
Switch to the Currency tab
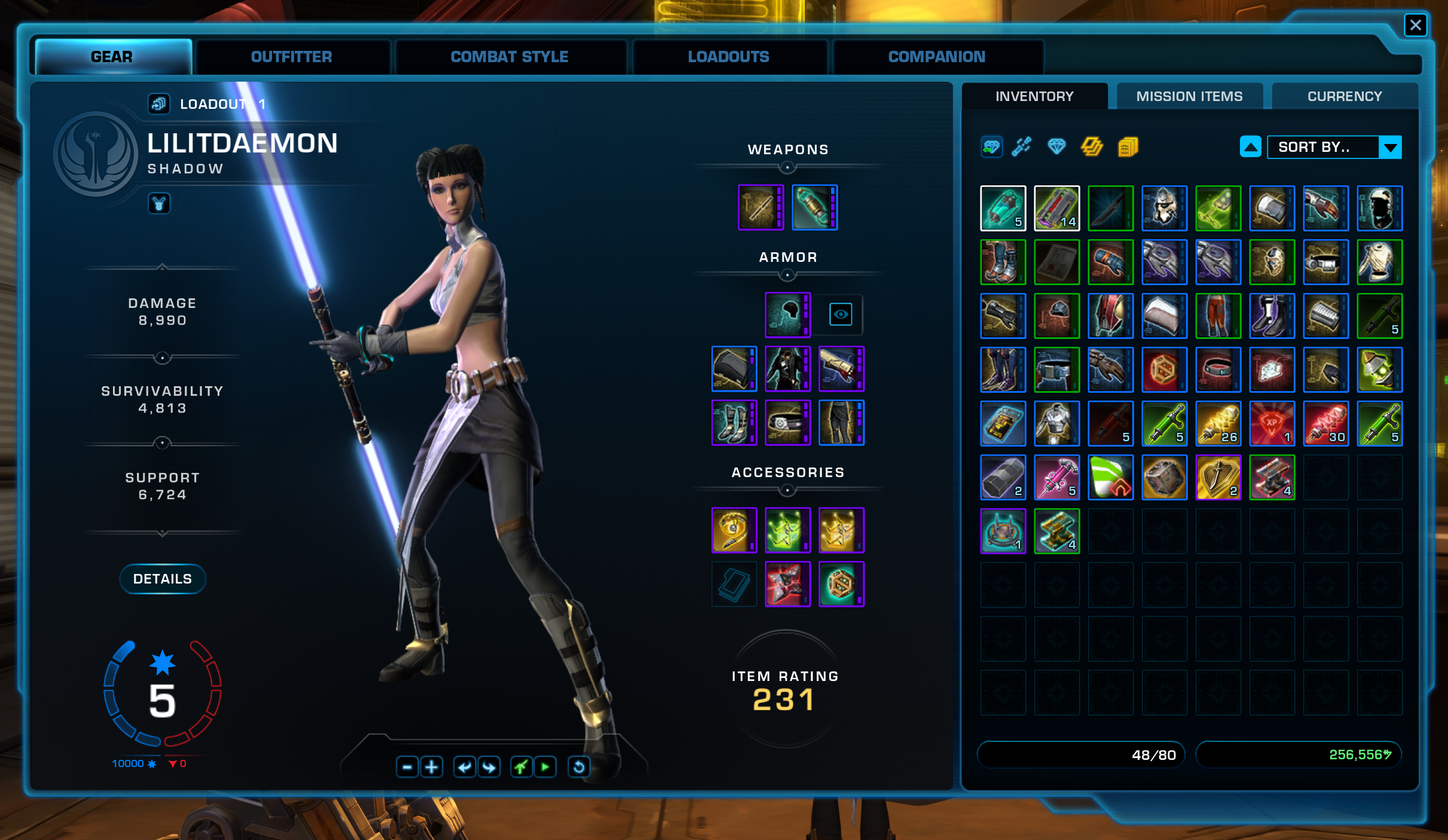click(x=1345, y=96)
